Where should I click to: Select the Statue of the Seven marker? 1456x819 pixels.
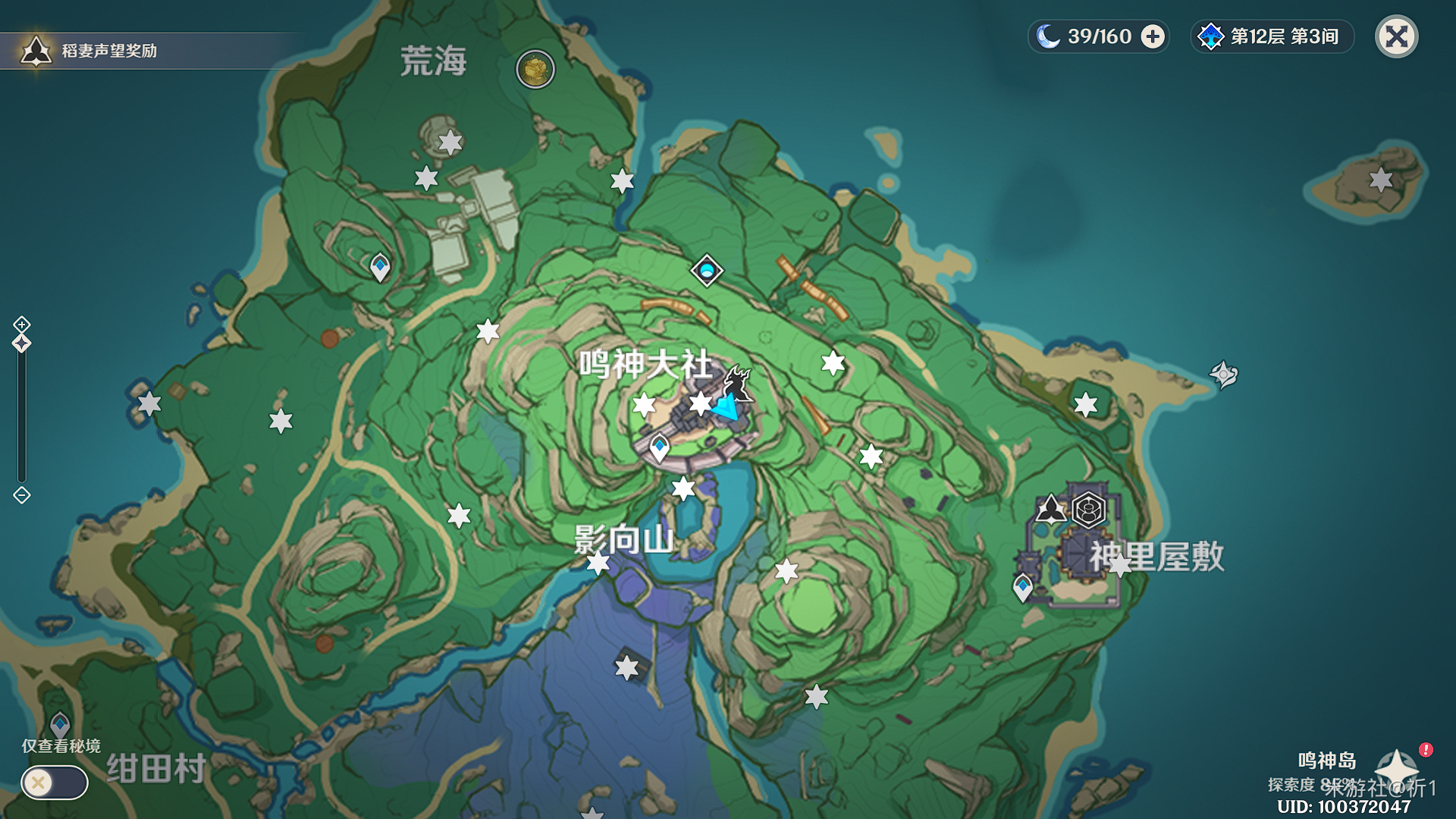point(707,271)
